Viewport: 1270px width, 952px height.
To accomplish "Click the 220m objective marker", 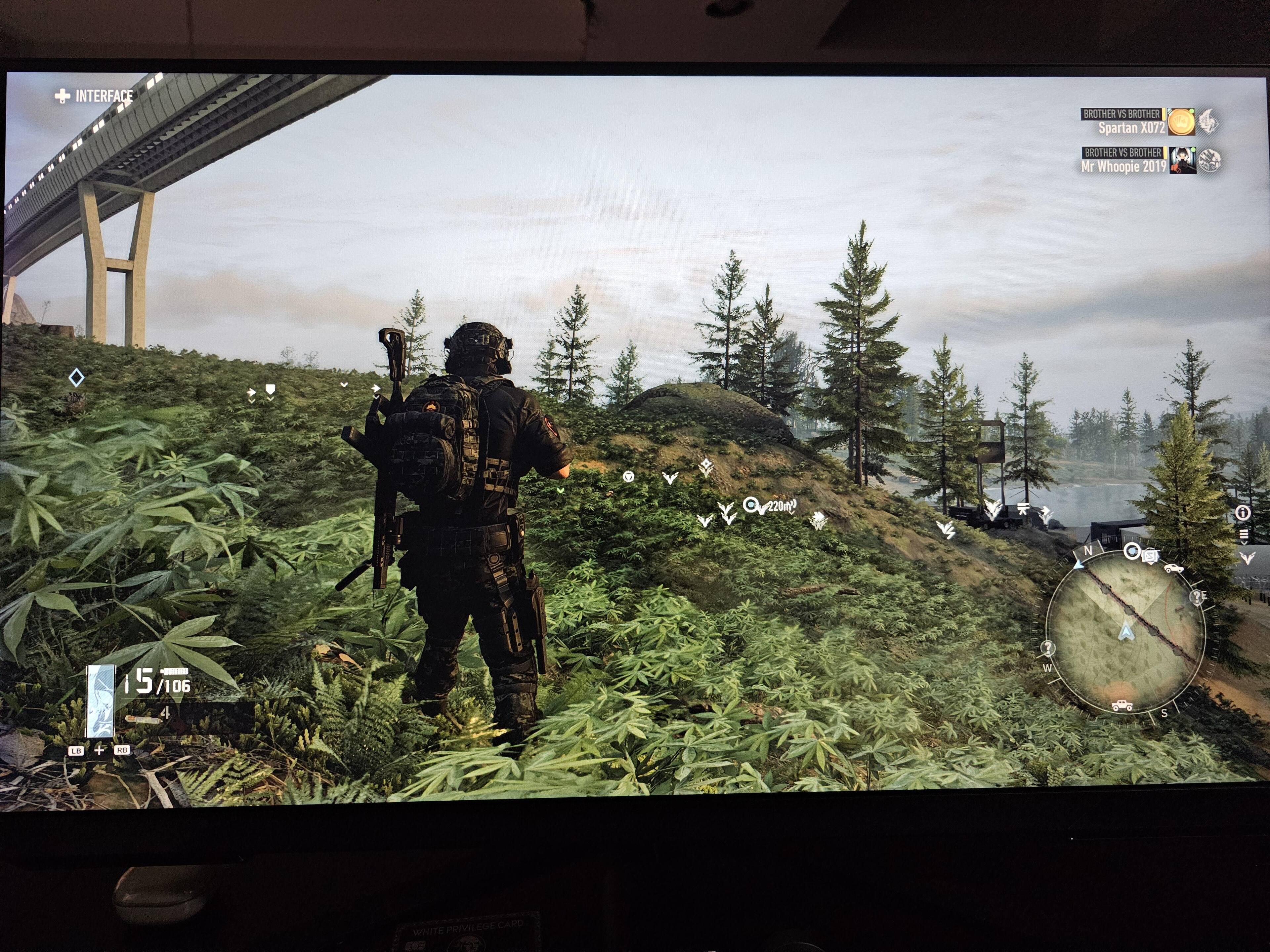I will coord(750,505).
